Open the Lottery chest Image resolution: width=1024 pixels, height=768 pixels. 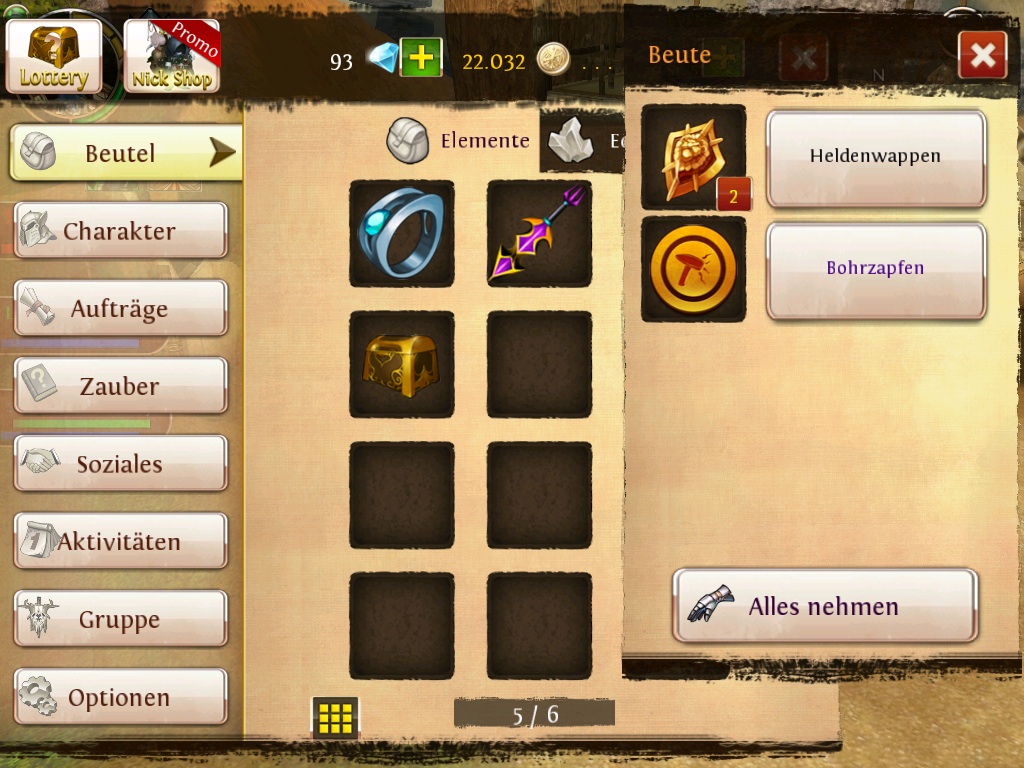54,56
